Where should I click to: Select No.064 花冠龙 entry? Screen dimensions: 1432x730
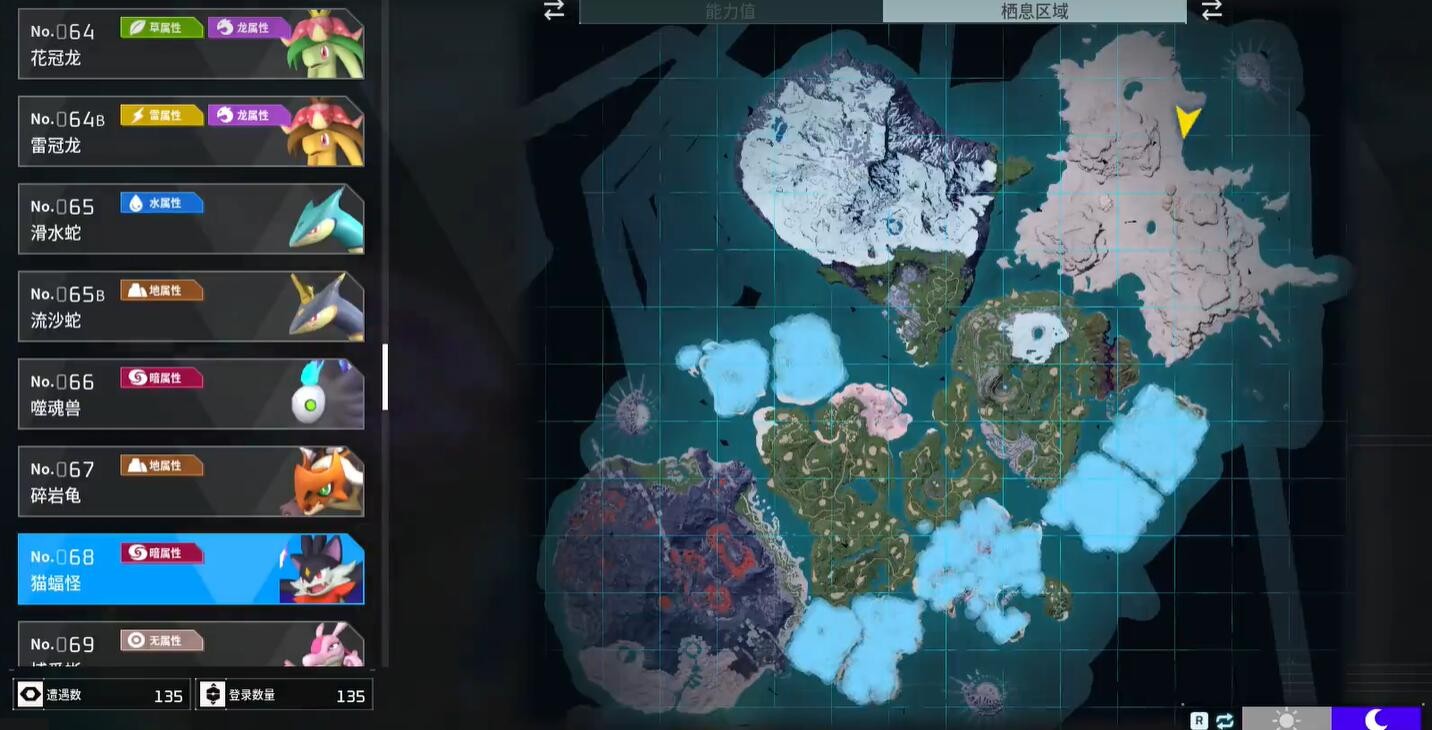[x=190, y=44]
